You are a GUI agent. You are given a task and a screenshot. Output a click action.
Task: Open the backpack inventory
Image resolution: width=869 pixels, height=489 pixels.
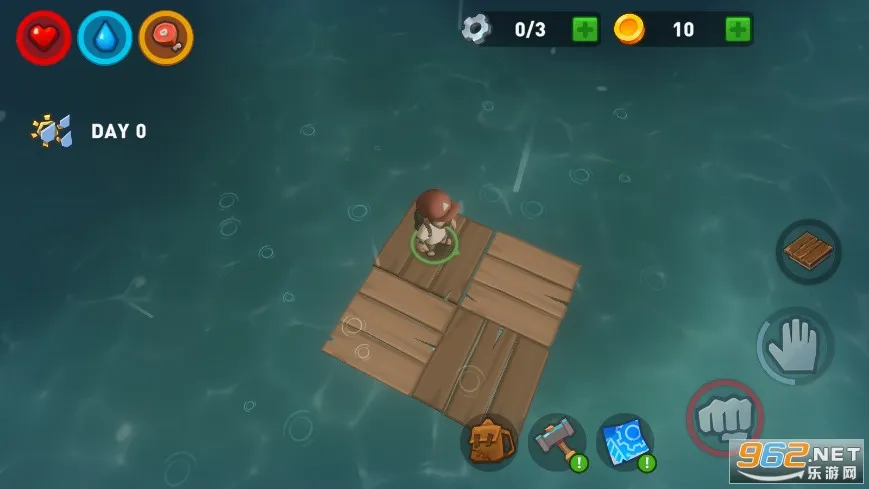point(489,441)
